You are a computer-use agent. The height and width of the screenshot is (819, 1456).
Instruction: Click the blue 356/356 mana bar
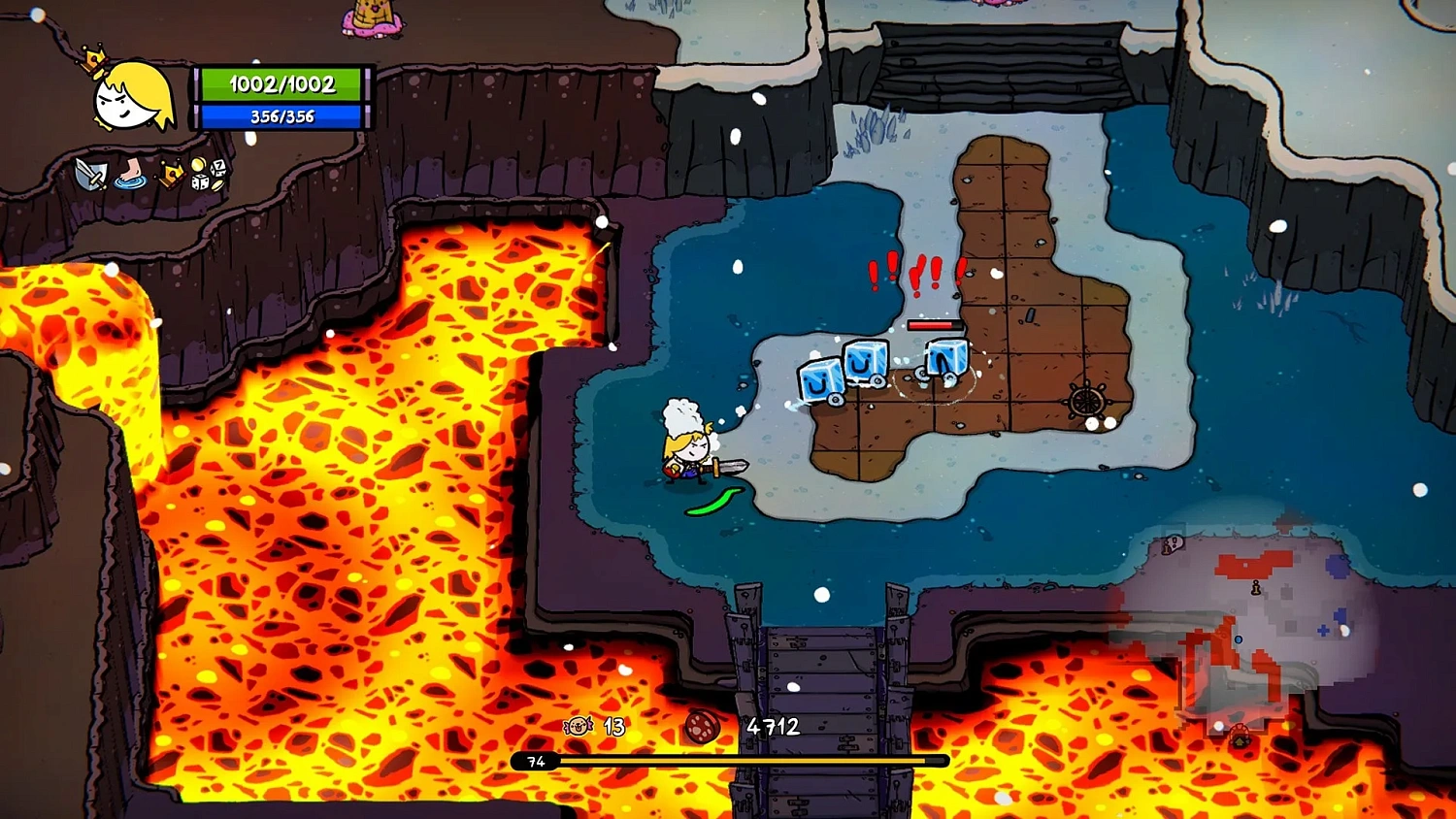(x=282, y=116)
